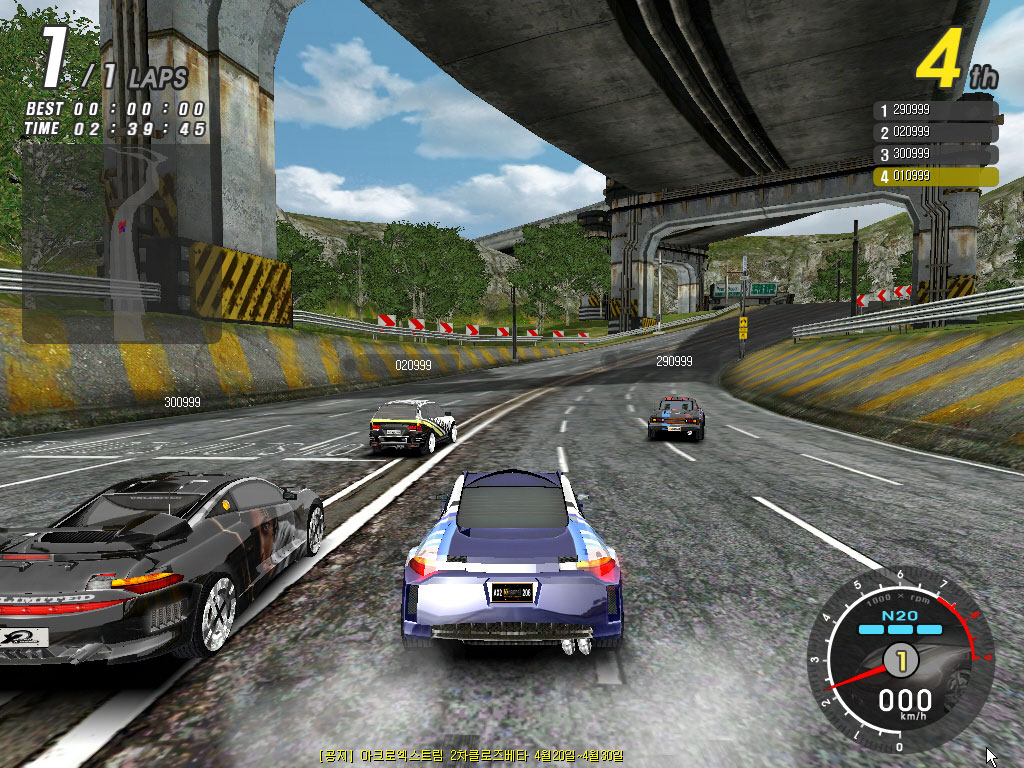
Task: Select player 290999 in the ranking list
Action: tap(935, 109)
